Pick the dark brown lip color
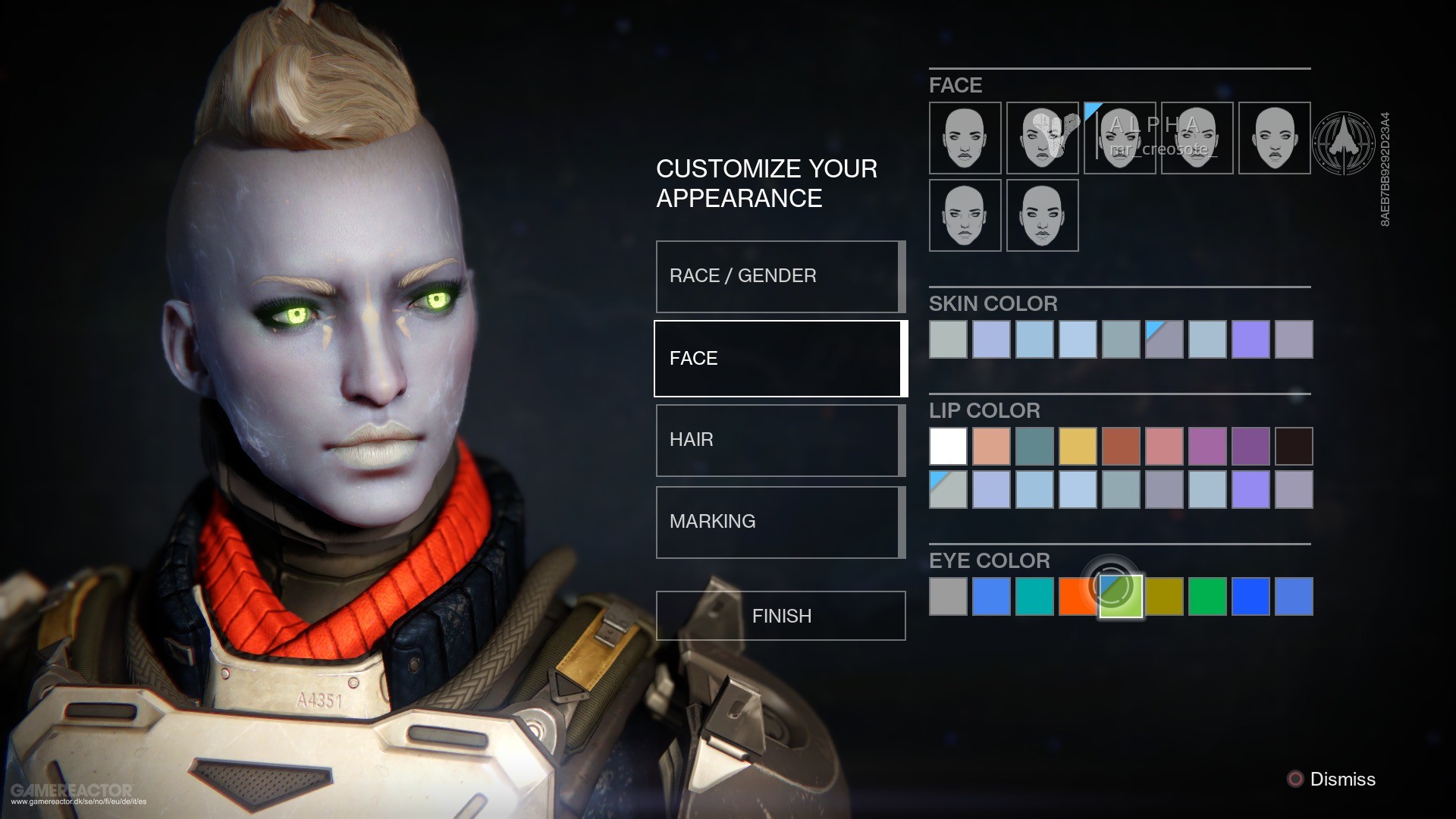1456x819 pixels. pyautogui.click(x=1296, y=446)
